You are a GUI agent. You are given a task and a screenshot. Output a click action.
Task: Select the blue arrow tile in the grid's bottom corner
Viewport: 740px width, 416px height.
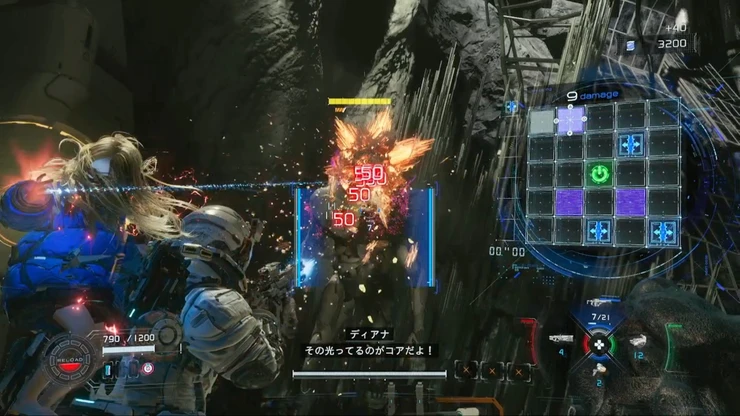pos(662,232)
